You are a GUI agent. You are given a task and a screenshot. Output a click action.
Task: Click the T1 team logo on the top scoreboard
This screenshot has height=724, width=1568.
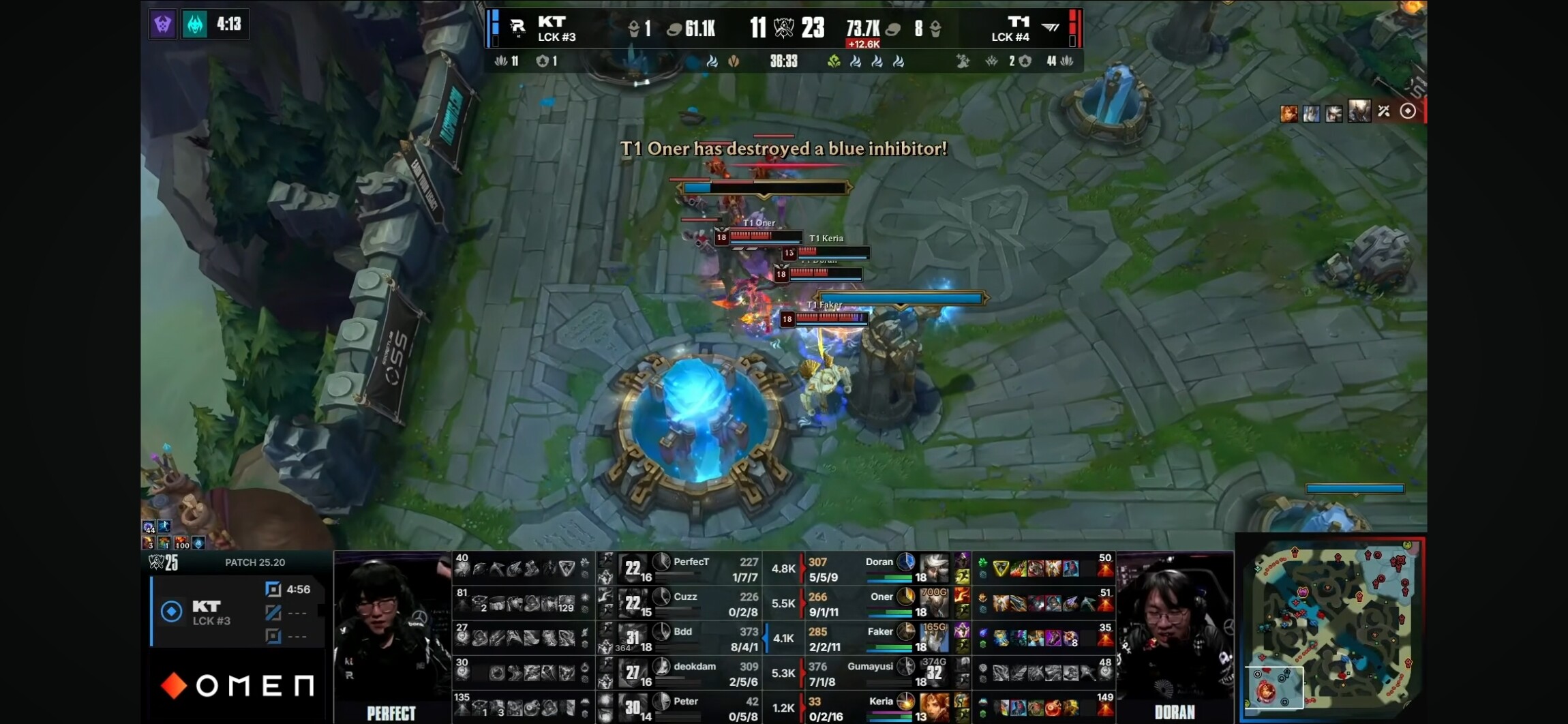[x=1051, y=28]
